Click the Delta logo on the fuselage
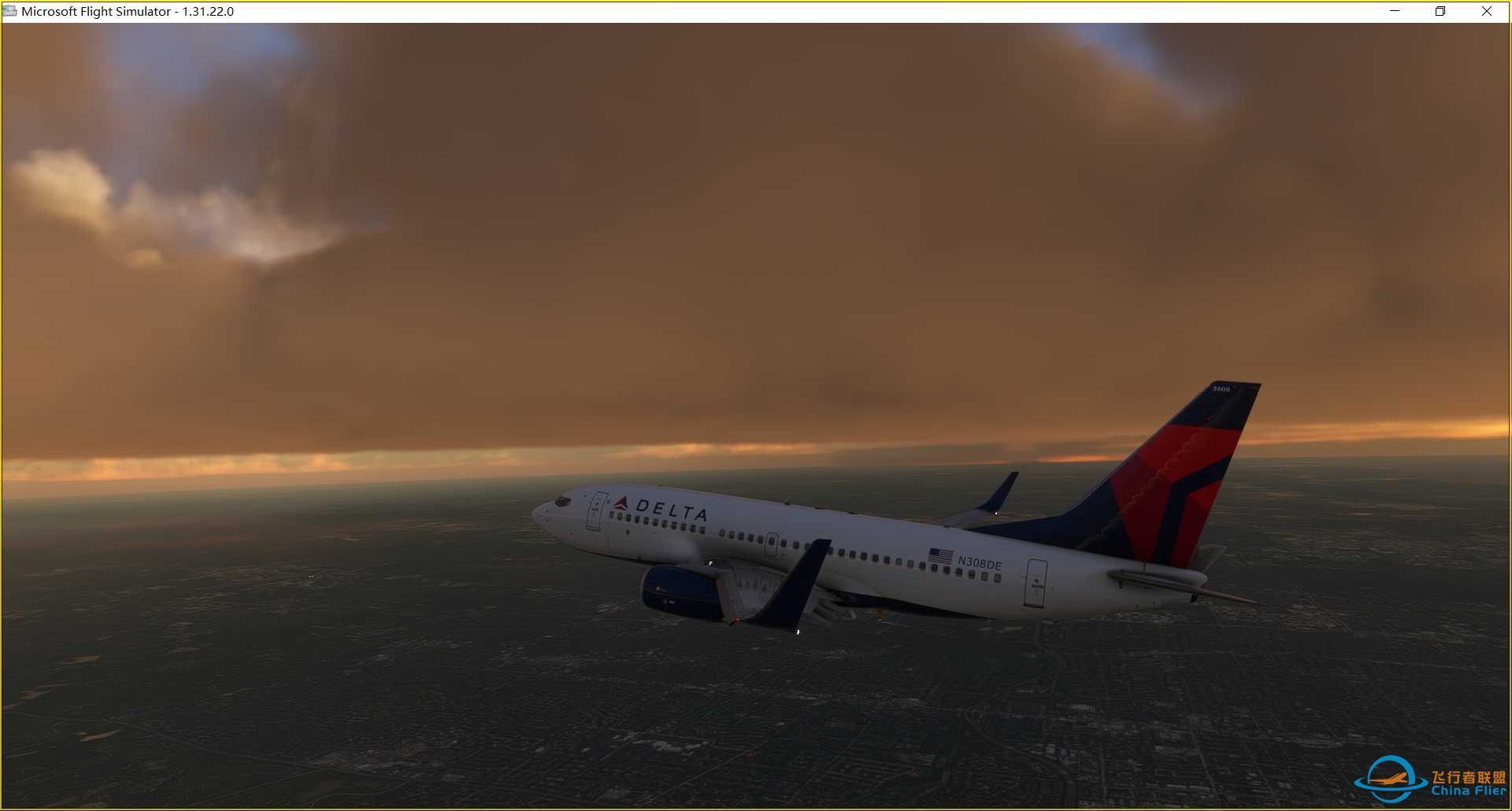Image resolution: width=1512 pixels, height=811 pixels. [624, 502]
